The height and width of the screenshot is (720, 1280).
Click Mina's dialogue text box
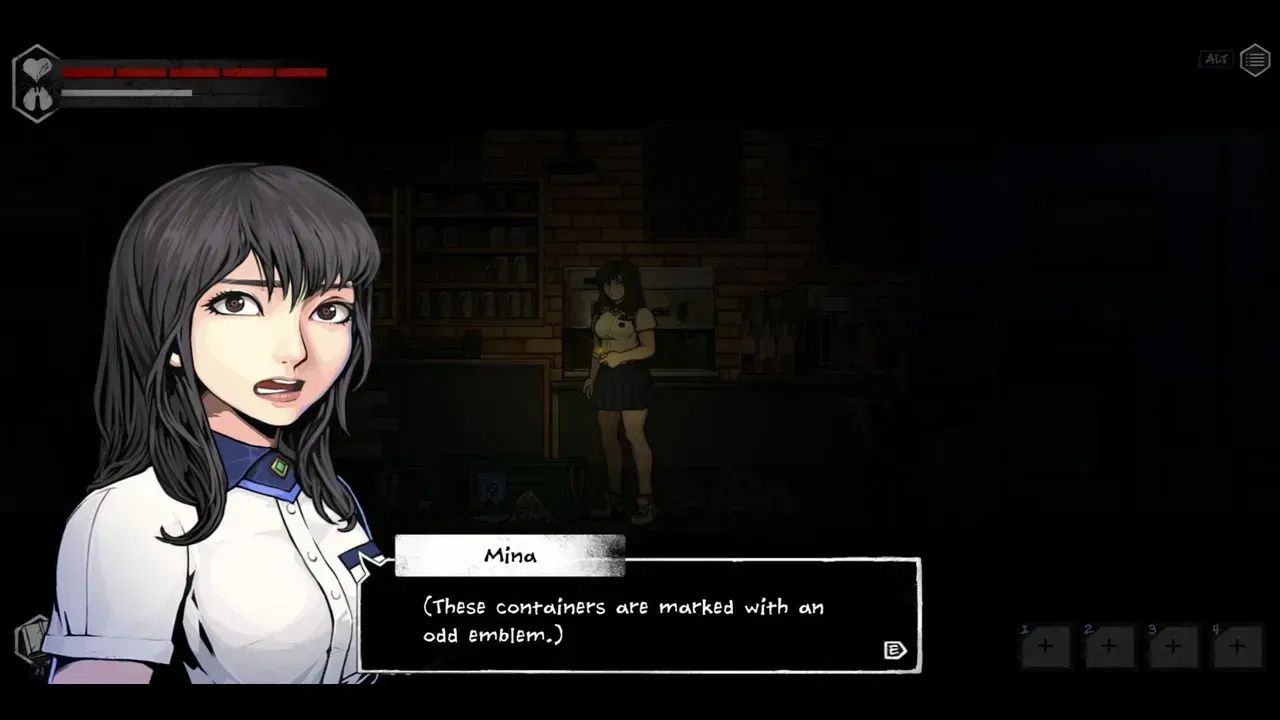click(640, 620)
